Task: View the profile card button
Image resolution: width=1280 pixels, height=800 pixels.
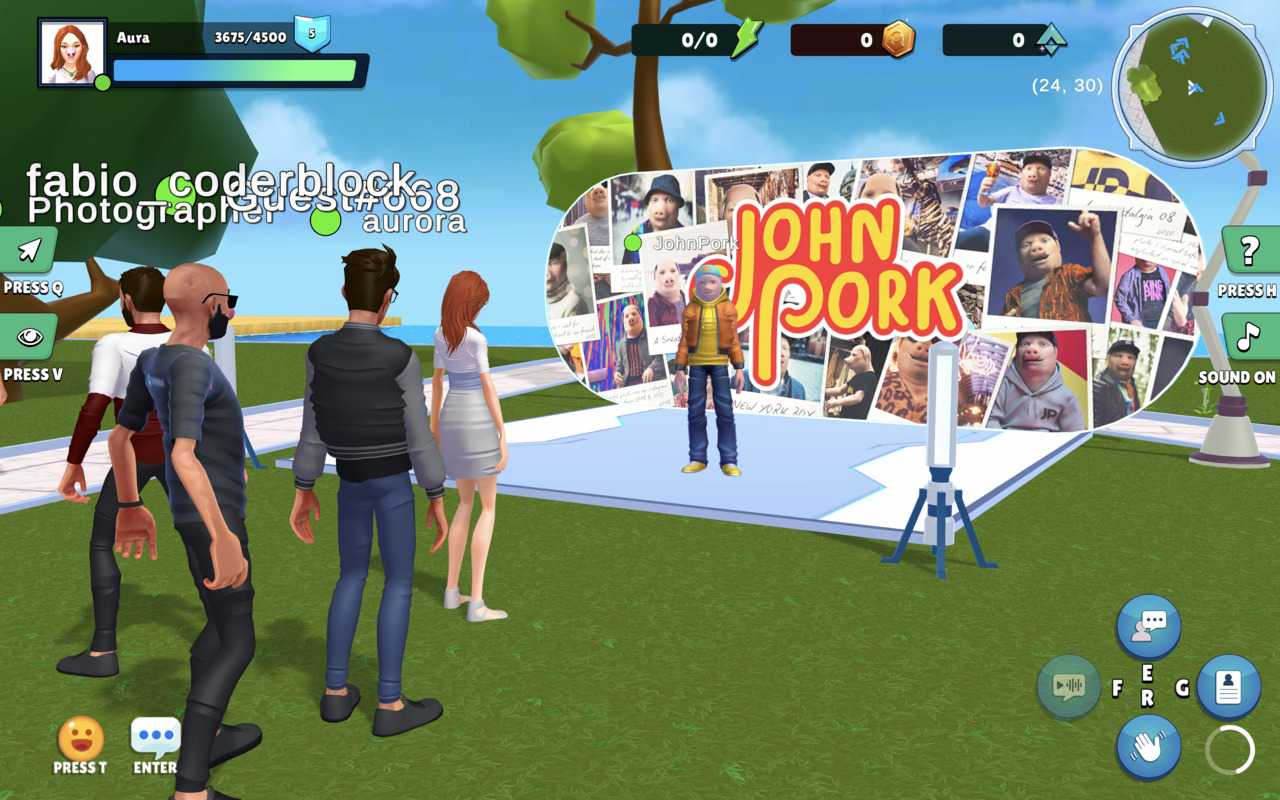Action: coord(1227,687)
